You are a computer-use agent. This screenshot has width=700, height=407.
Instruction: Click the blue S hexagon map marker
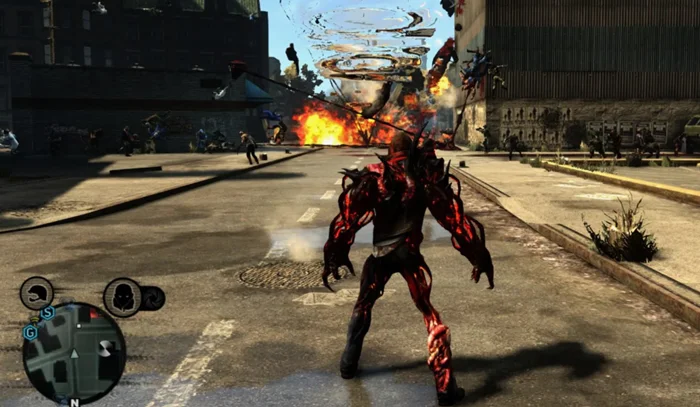(47, 313)
